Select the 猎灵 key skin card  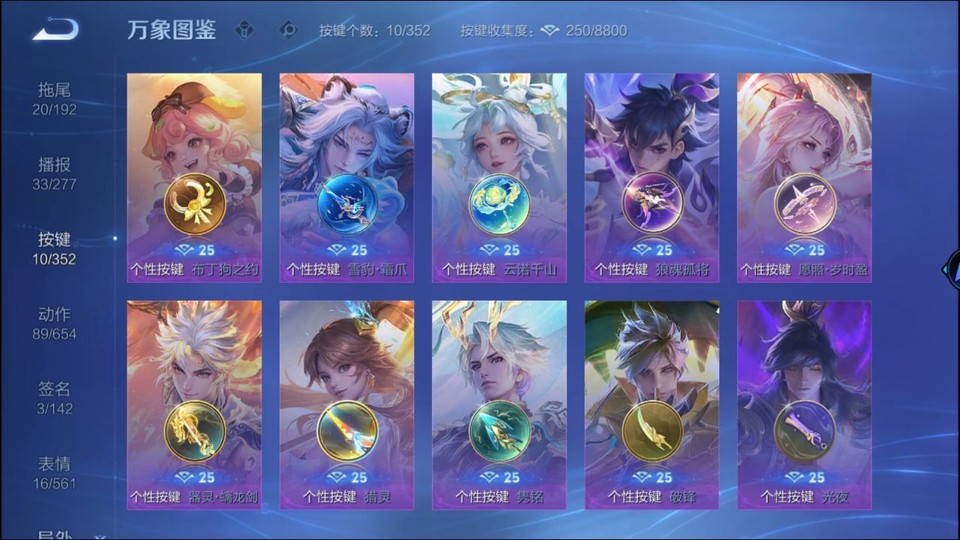(347, 404)
